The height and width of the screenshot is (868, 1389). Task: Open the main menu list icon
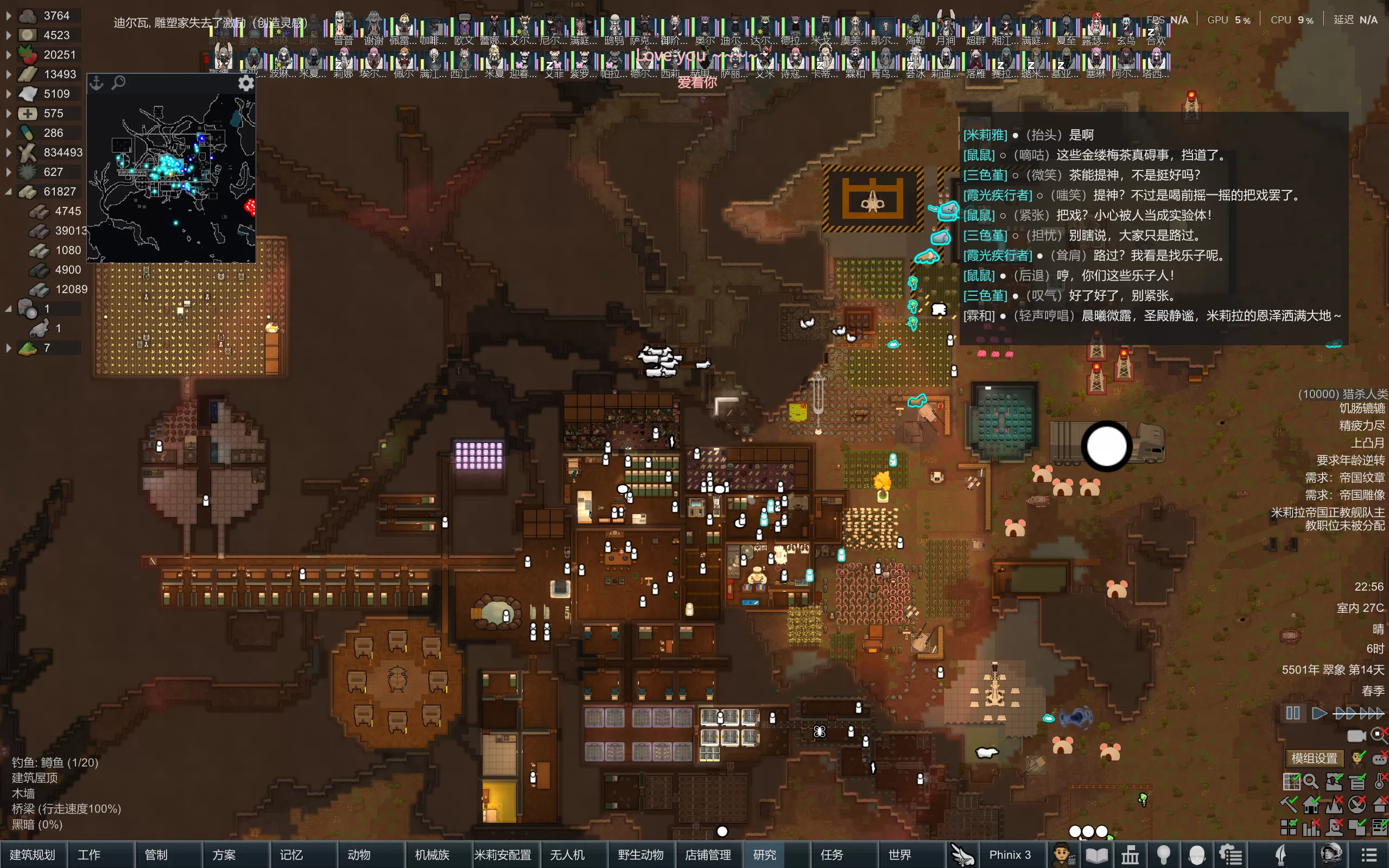[1369, 855]
